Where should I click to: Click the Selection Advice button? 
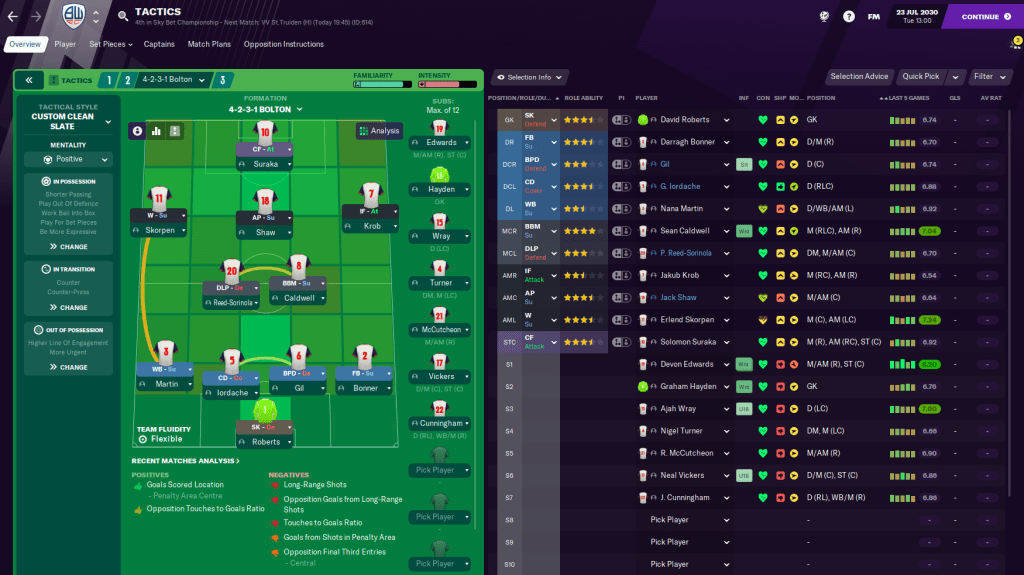click(859, 77)
